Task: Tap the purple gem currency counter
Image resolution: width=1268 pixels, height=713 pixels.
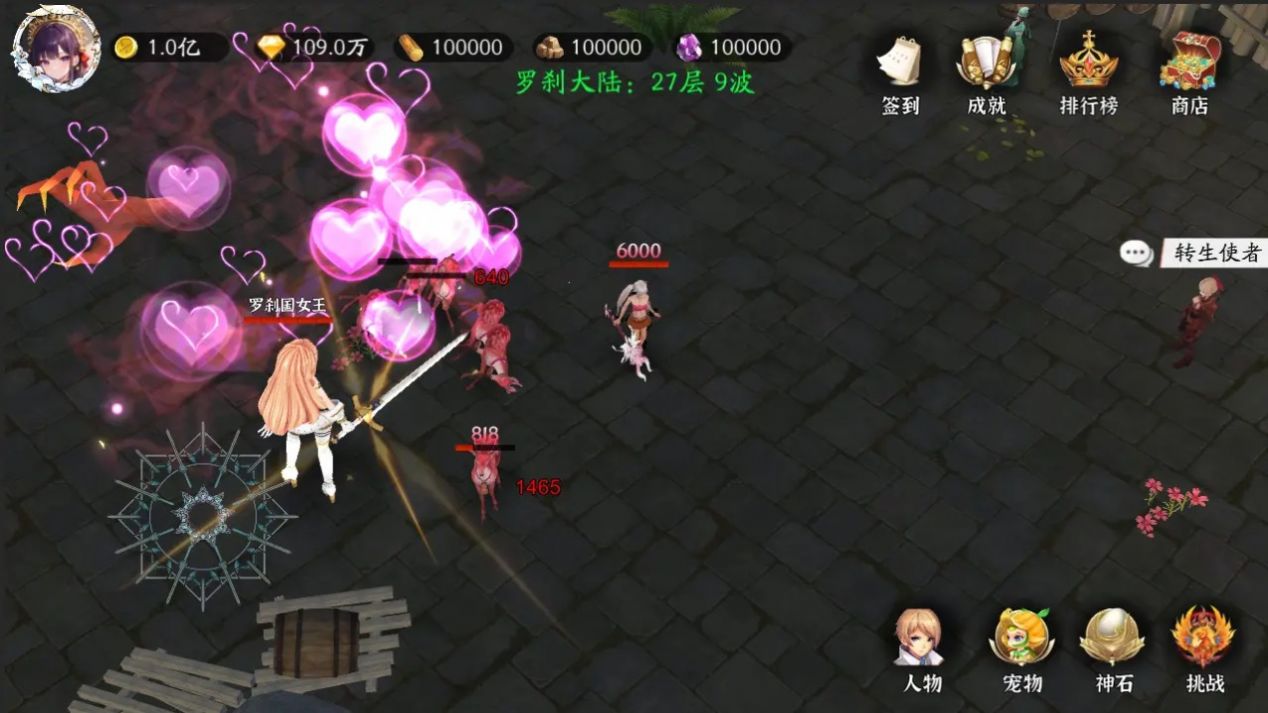Action: coord(732,47)
